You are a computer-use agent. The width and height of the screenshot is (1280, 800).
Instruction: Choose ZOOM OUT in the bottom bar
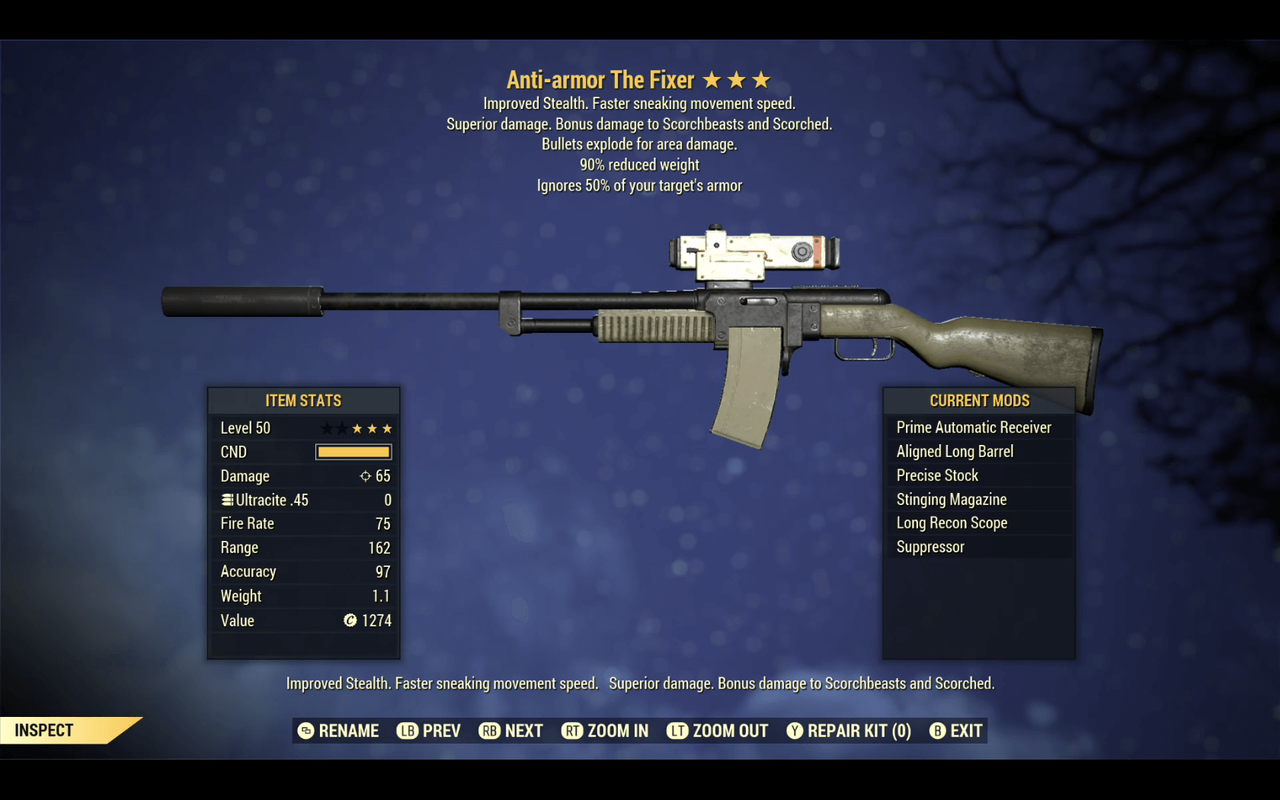point(718,731)
